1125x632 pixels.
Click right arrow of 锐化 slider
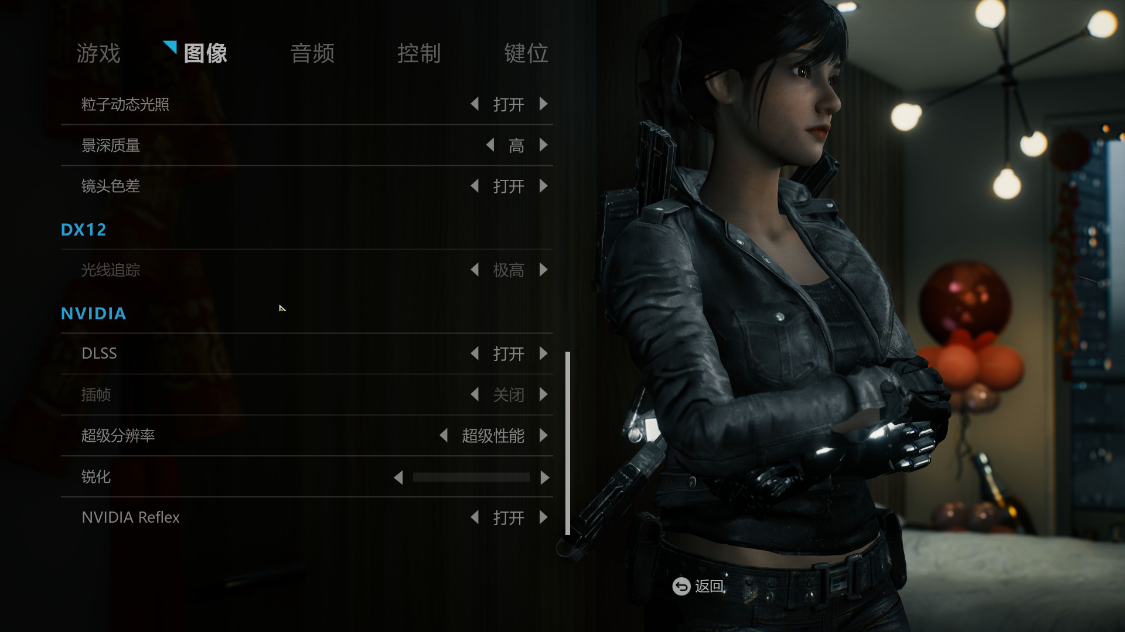[545, 478]
